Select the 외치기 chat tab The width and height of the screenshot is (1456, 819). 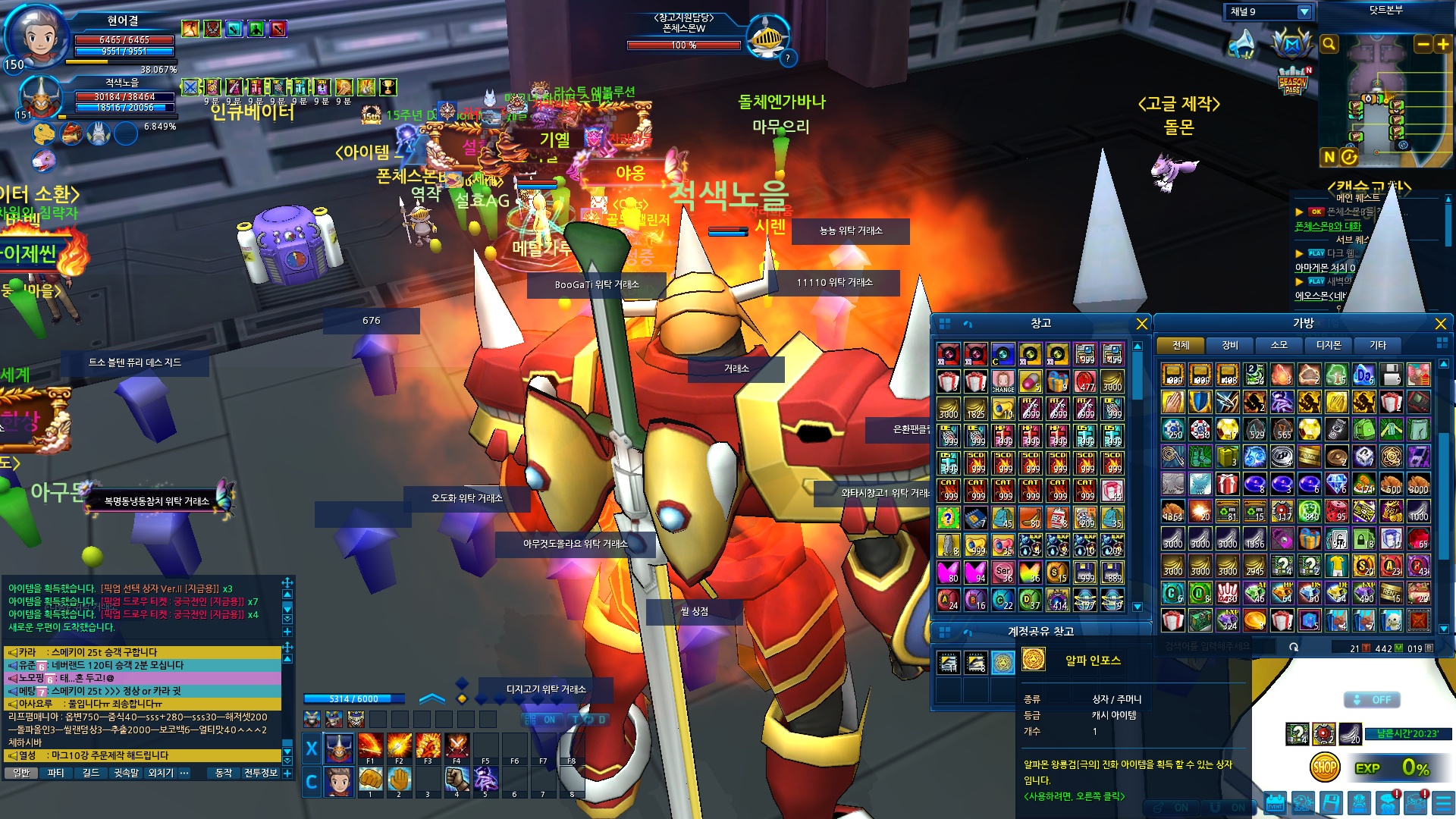[160, 773]
